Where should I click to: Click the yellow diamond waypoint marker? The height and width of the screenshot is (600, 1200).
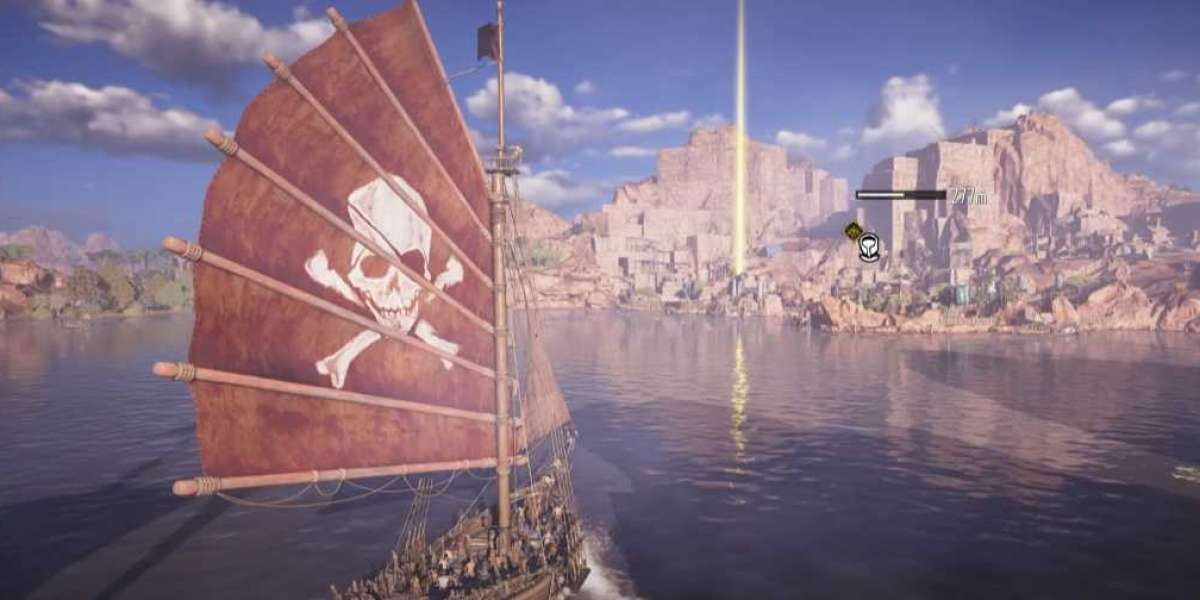tap(853, 231)
